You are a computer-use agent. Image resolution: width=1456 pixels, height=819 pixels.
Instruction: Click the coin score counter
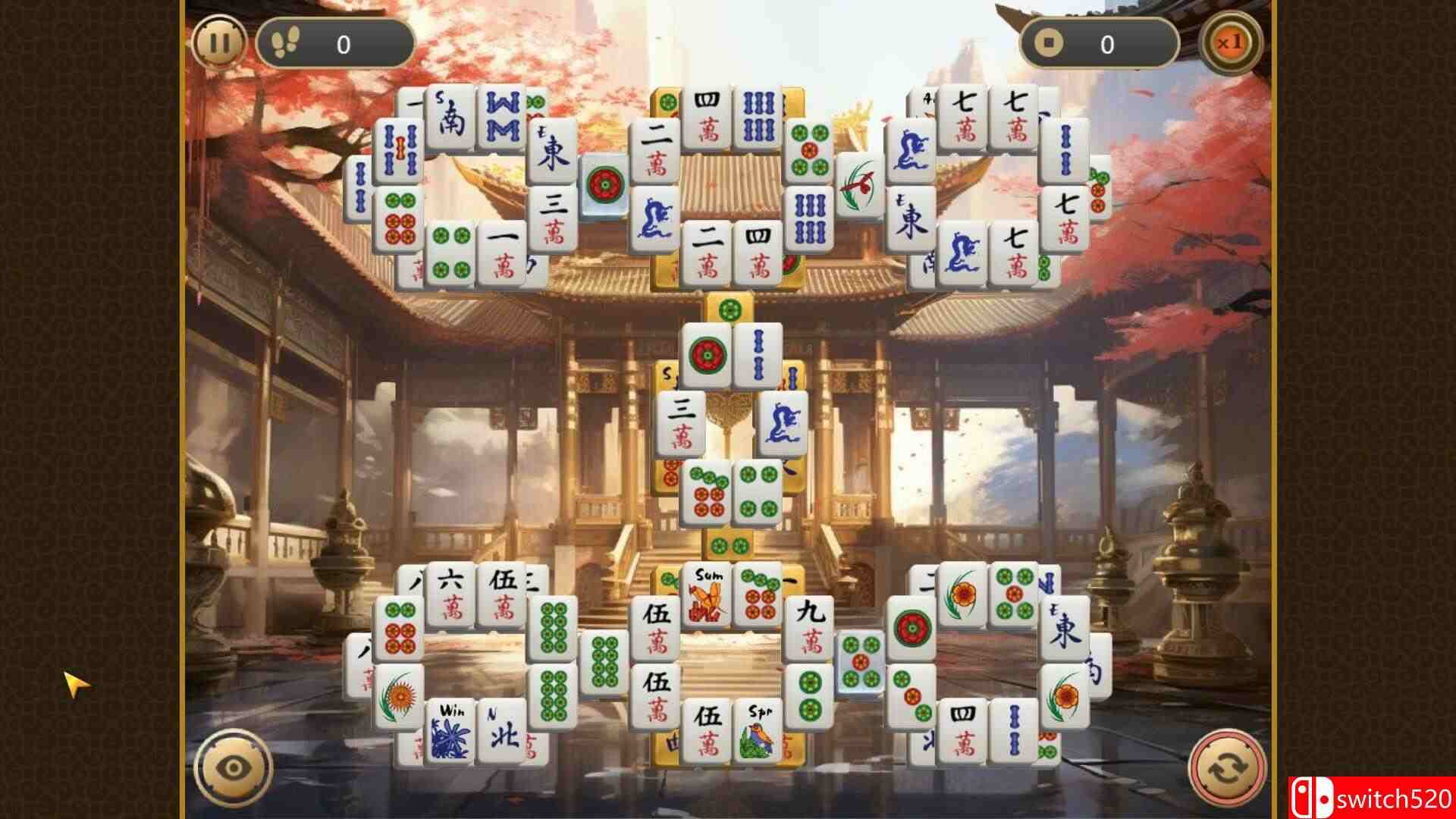(x=1100, y=43)
